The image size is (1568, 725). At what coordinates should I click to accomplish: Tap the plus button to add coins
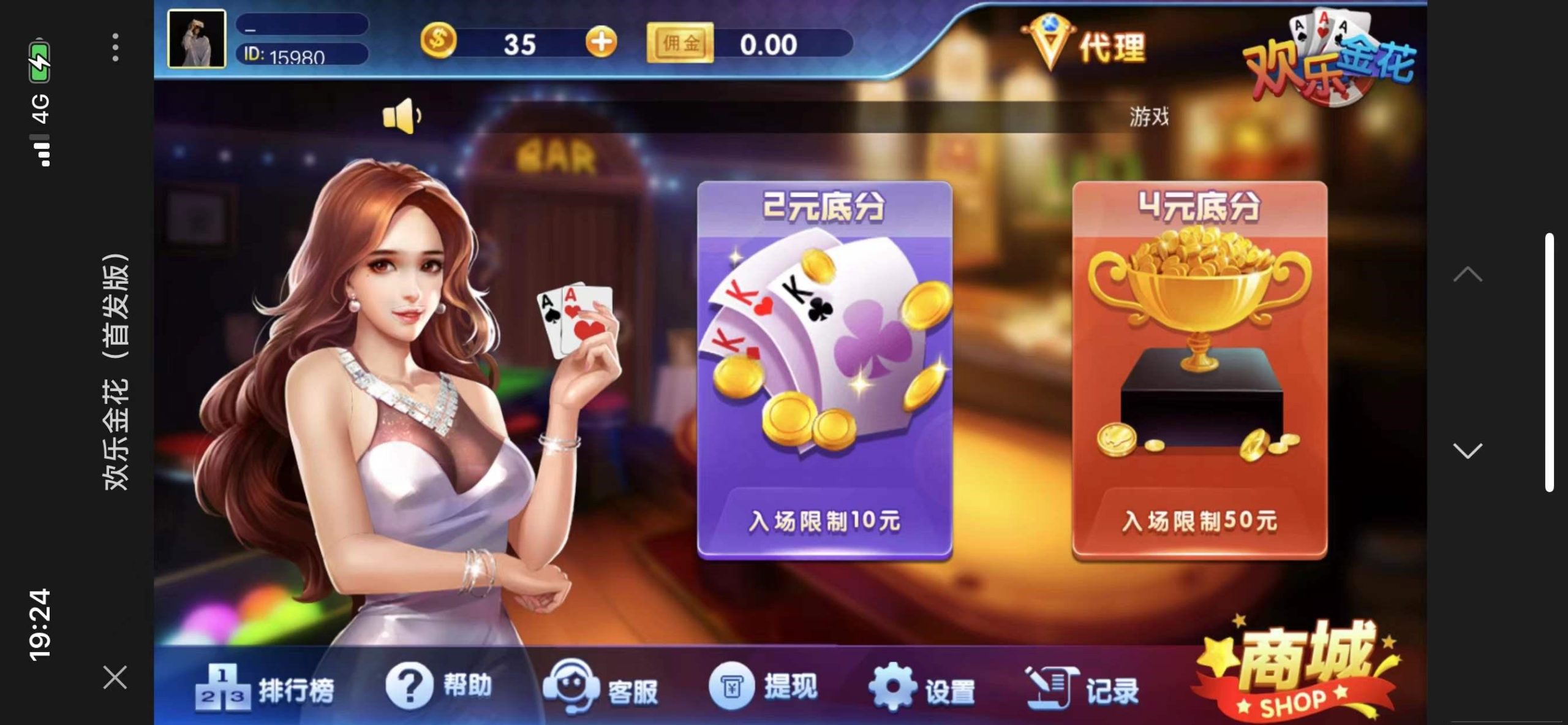[602, 43]
